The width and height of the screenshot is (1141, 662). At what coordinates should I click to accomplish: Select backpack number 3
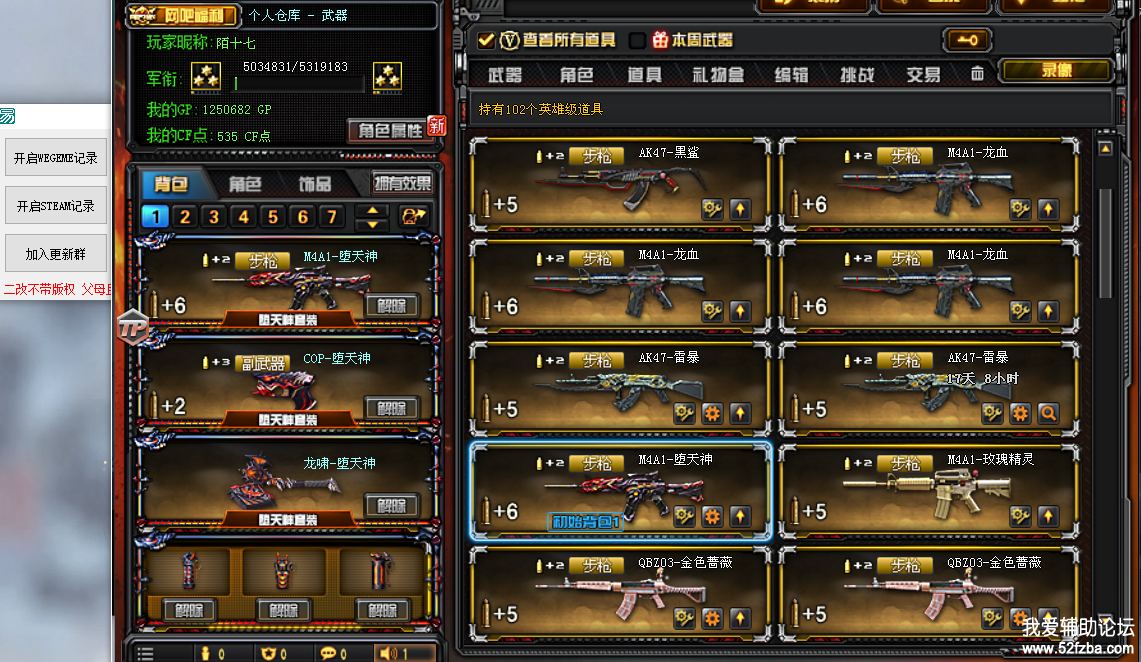click(213, 217)
